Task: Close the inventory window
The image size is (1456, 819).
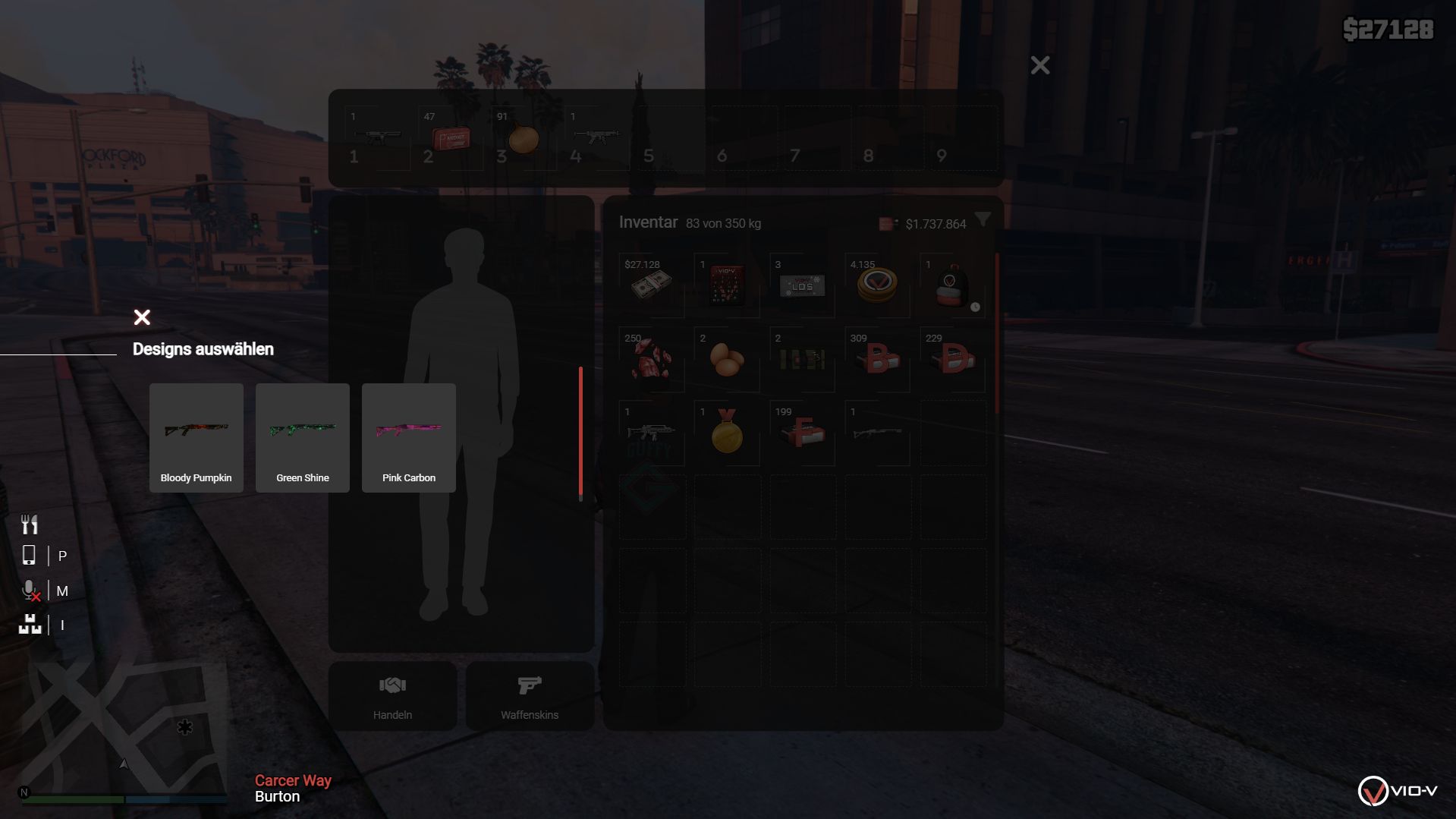Action: coord(1039,65)
